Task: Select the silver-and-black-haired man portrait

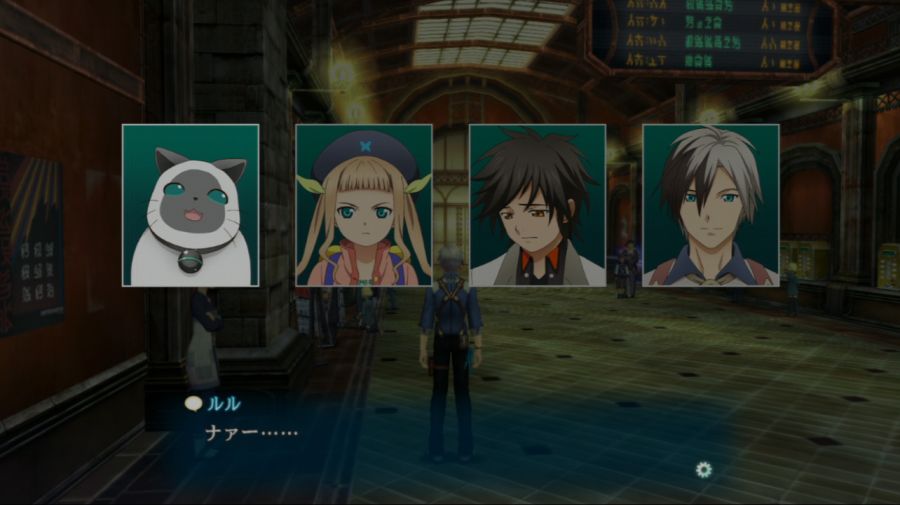Action: pyautogui.click(x=710, y=205)
